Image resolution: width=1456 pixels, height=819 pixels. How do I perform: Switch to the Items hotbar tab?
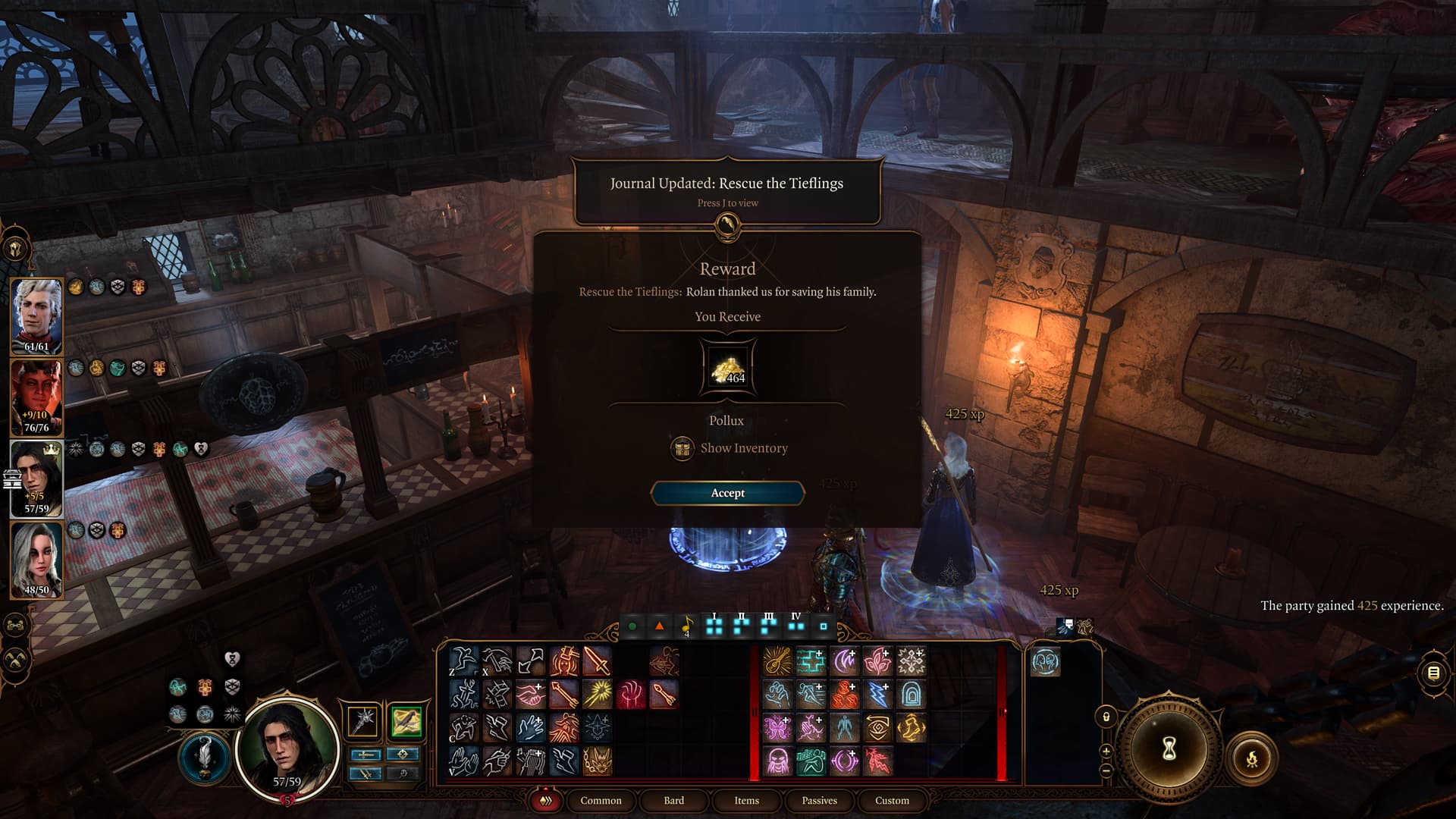pyautogui.click(x=746, y=800)
